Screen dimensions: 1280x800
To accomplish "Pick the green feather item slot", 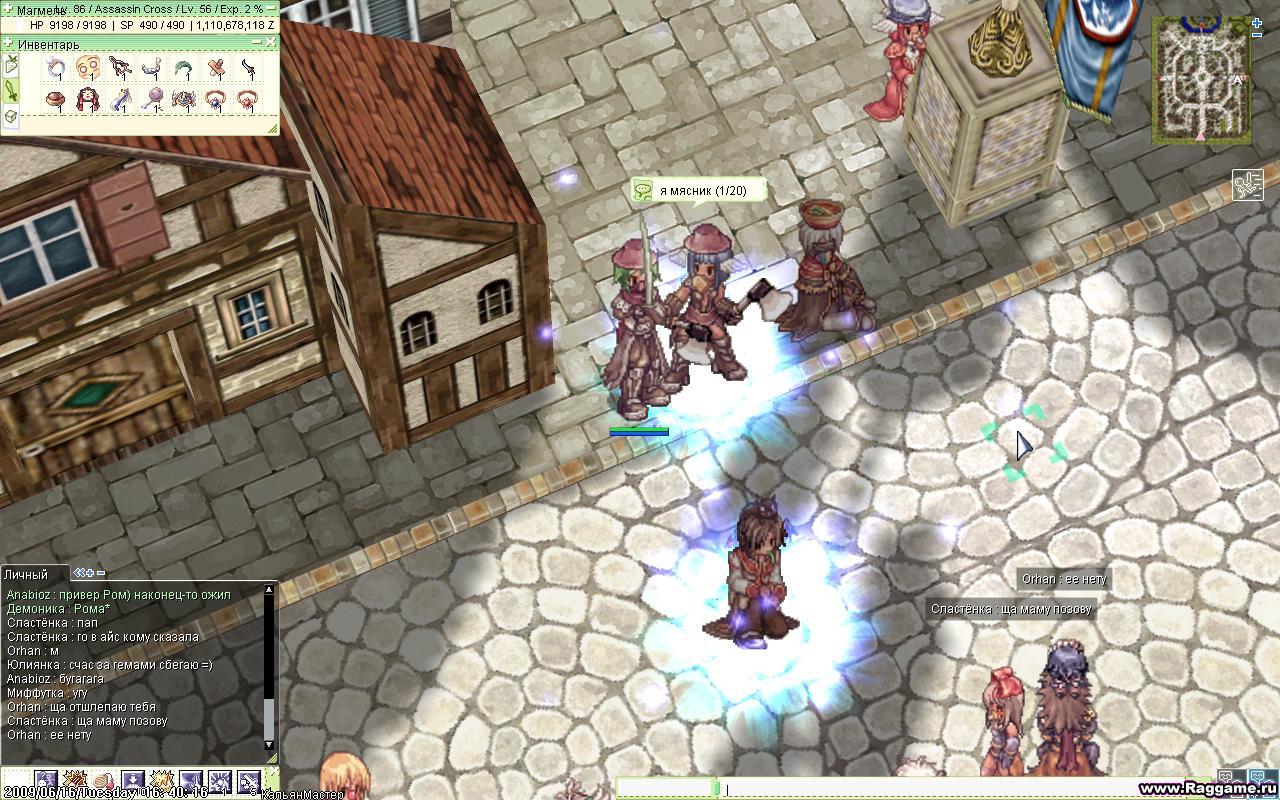I will pos(184,68).
